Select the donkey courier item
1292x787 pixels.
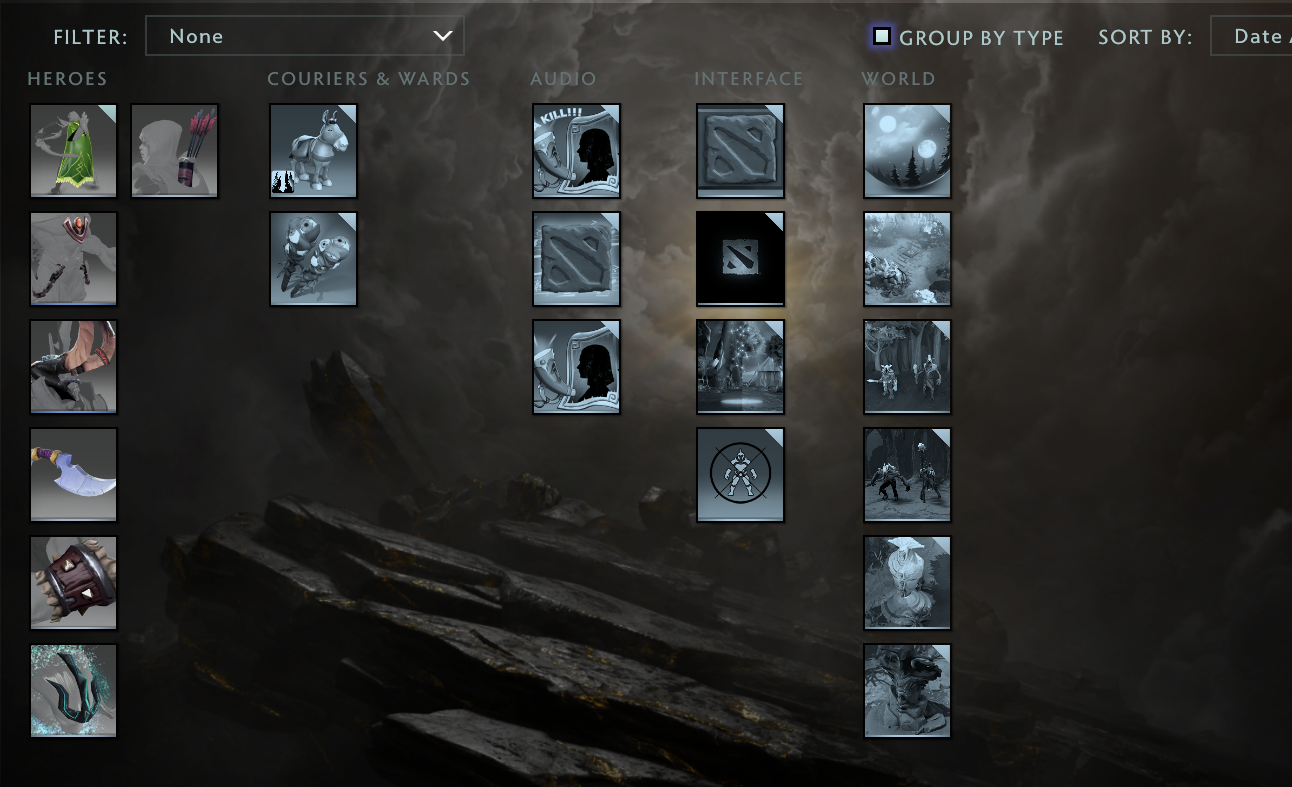point(313,150)
